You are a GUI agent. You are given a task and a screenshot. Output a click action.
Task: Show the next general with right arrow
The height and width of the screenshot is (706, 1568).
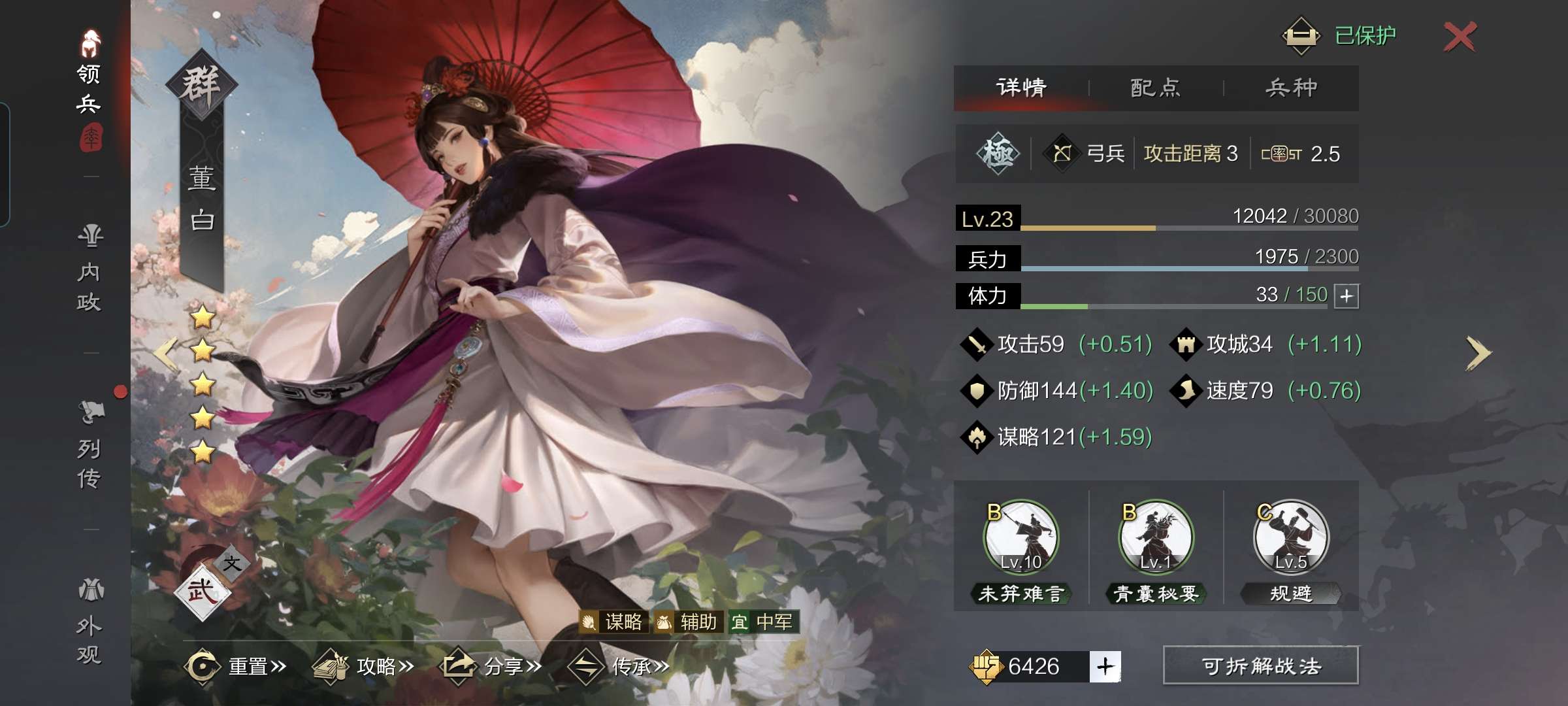tap(1478, 354)
